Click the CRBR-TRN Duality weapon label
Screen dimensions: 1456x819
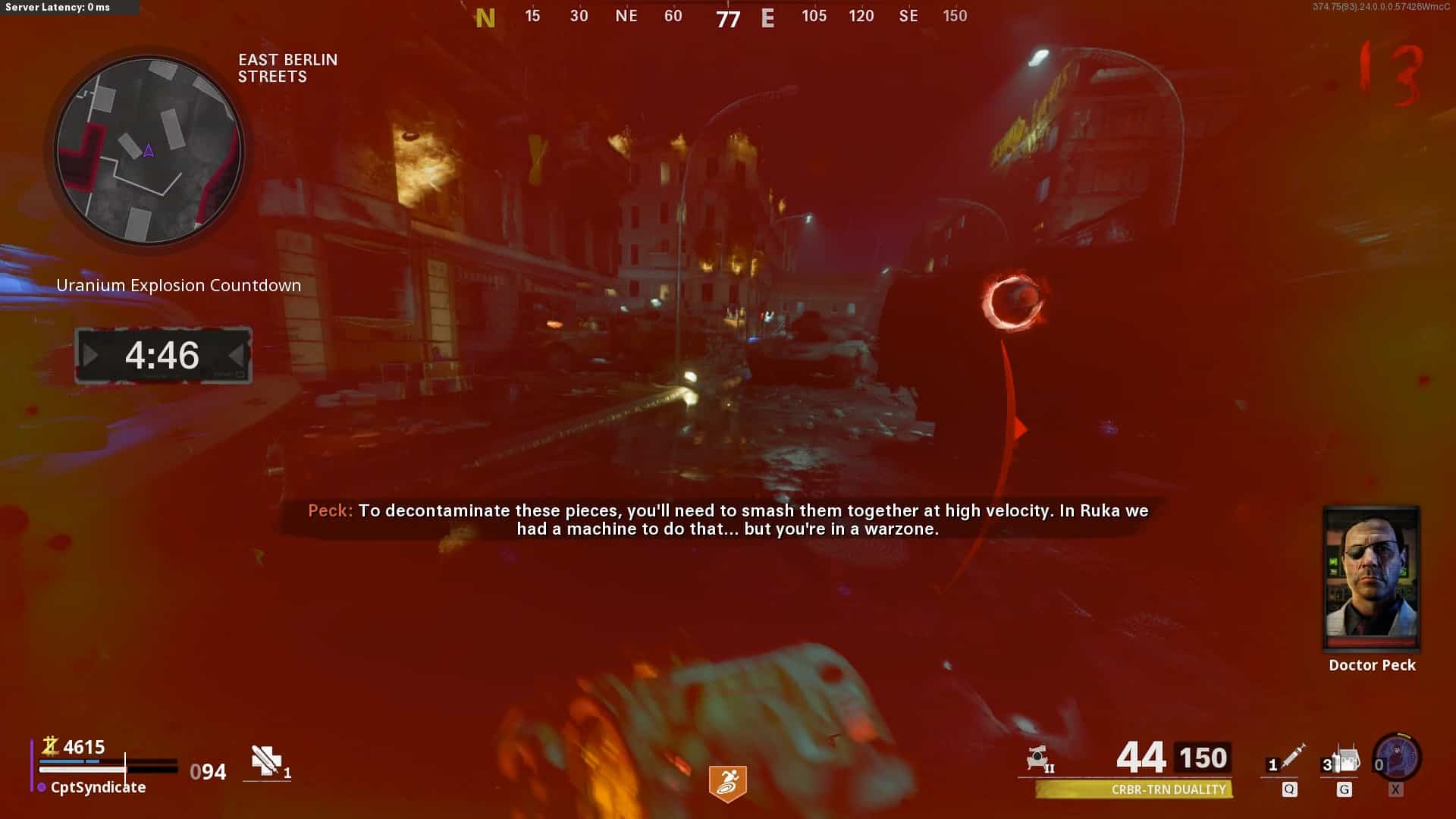1168,789
